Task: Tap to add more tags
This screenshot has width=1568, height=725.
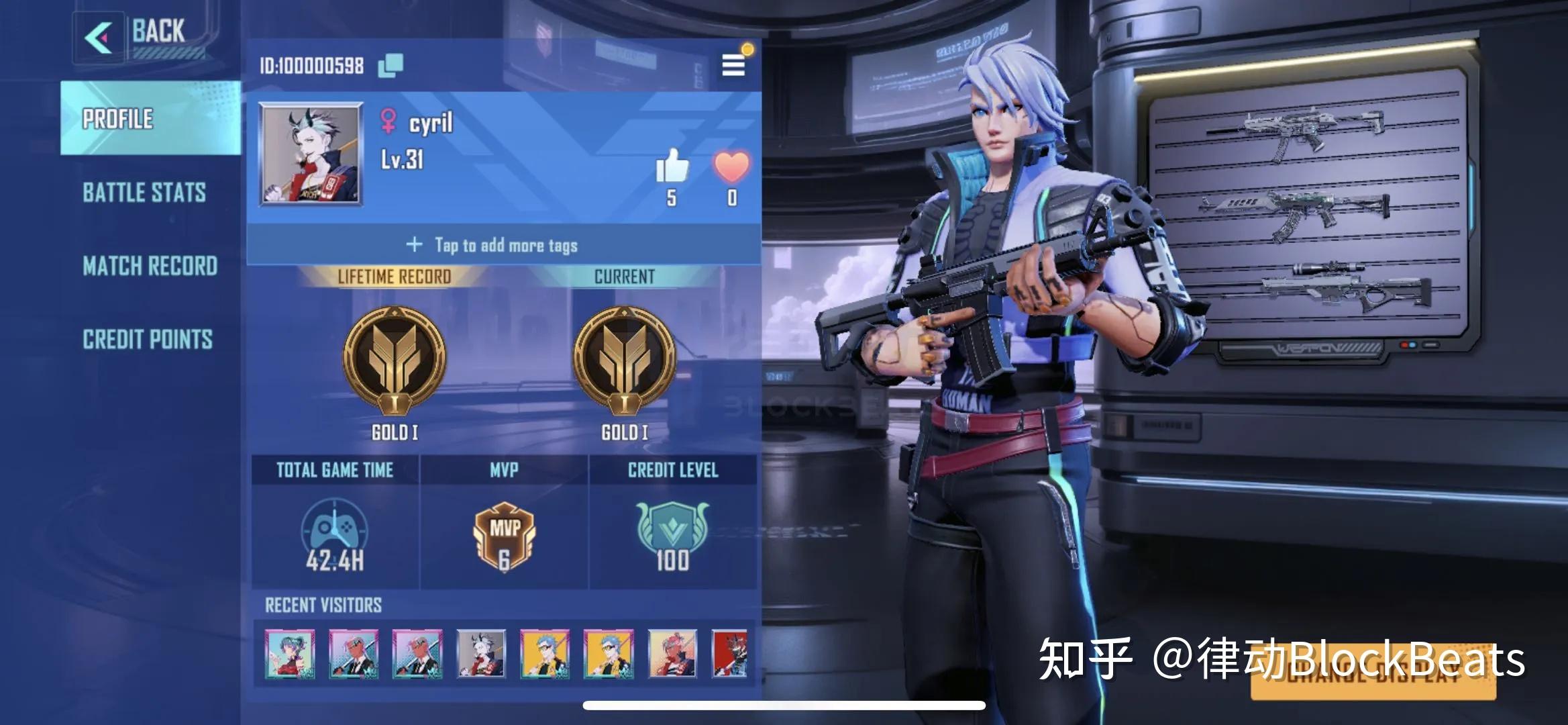Action: [x=493, y=245]
